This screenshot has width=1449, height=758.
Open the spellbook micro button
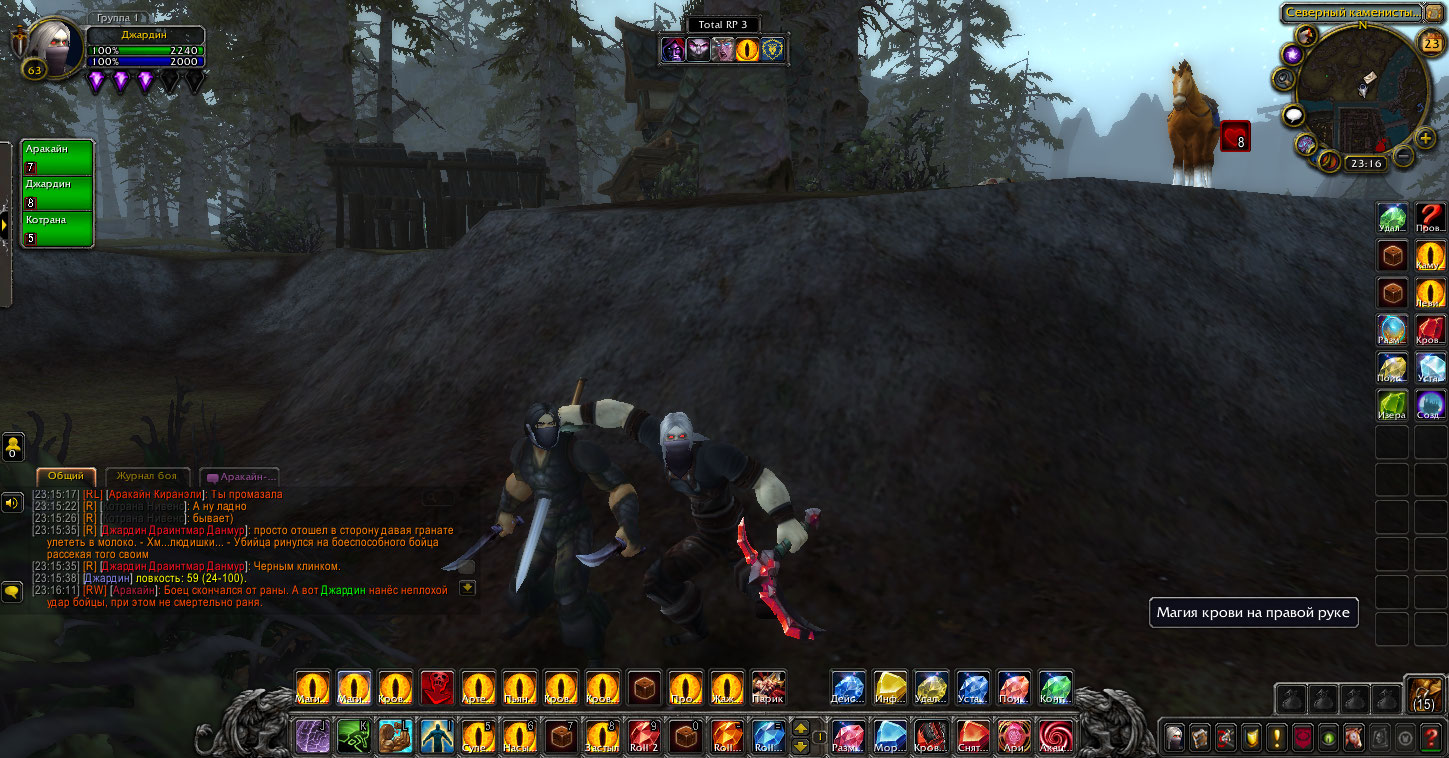[1199, 738]
